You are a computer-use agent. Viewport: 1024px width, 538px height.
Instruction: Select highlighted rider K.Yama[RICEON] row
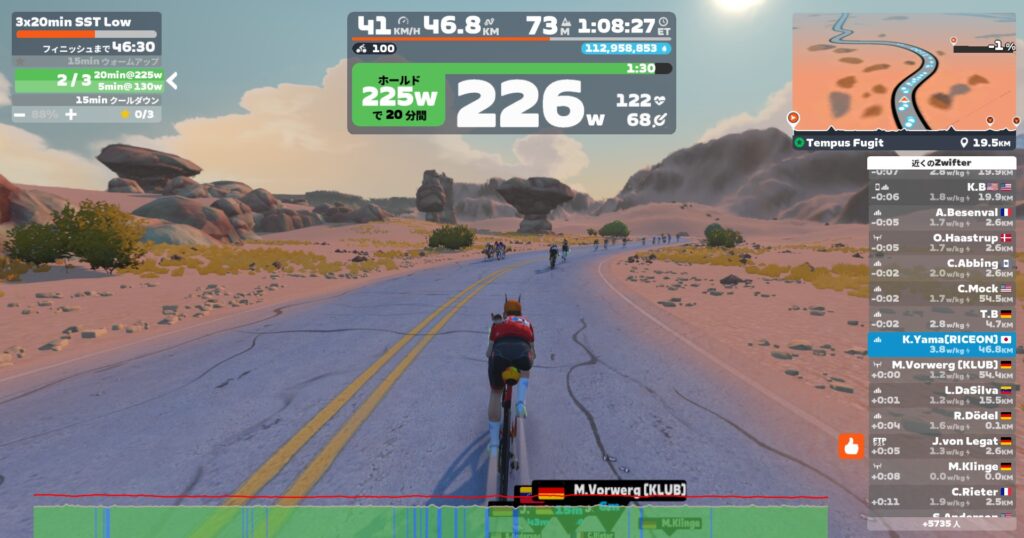[x=941, y=345]
